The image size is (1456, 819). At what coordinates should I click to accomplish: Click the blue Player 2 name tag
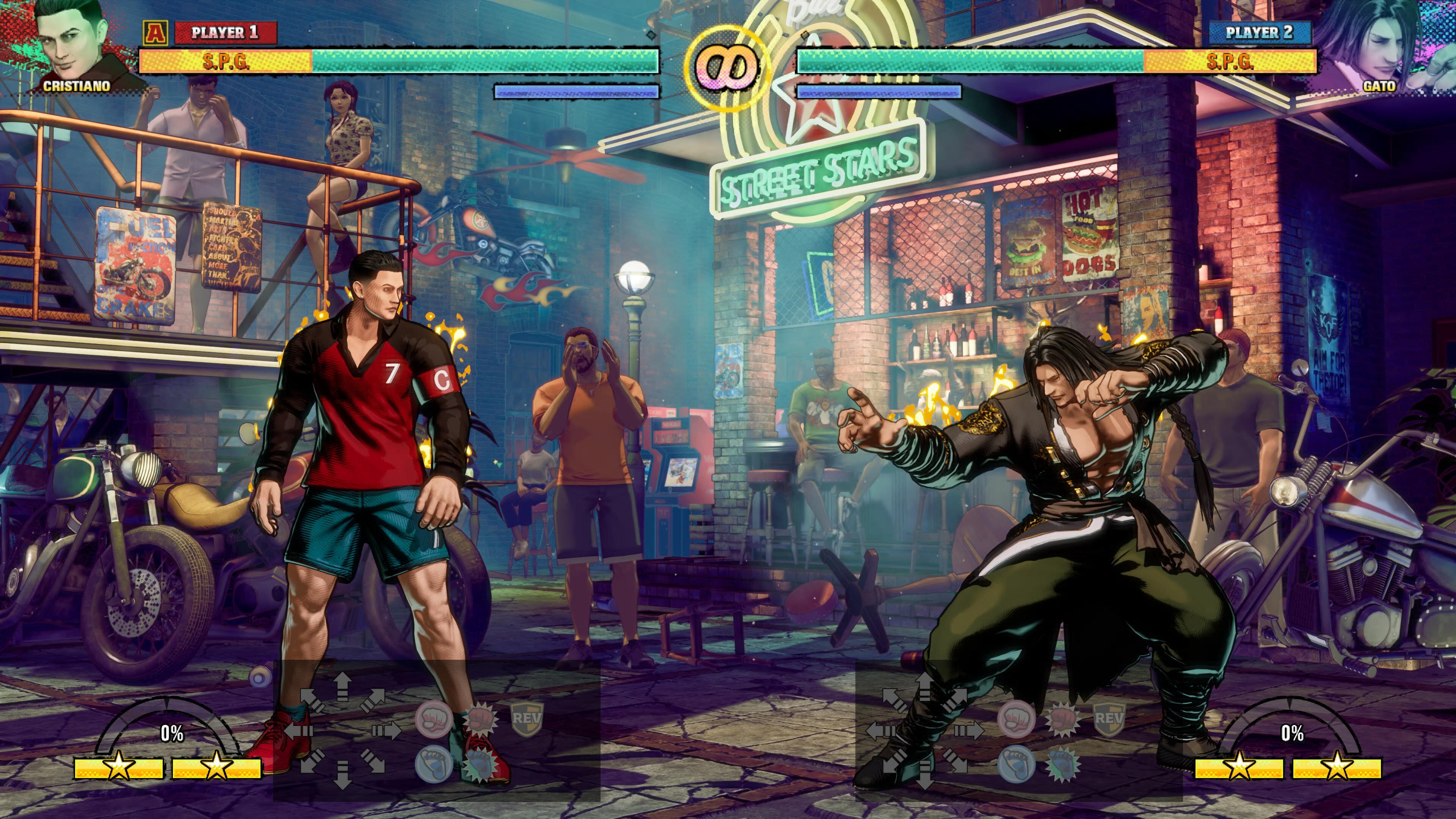pyautogui.click(x=1259, y=32)
